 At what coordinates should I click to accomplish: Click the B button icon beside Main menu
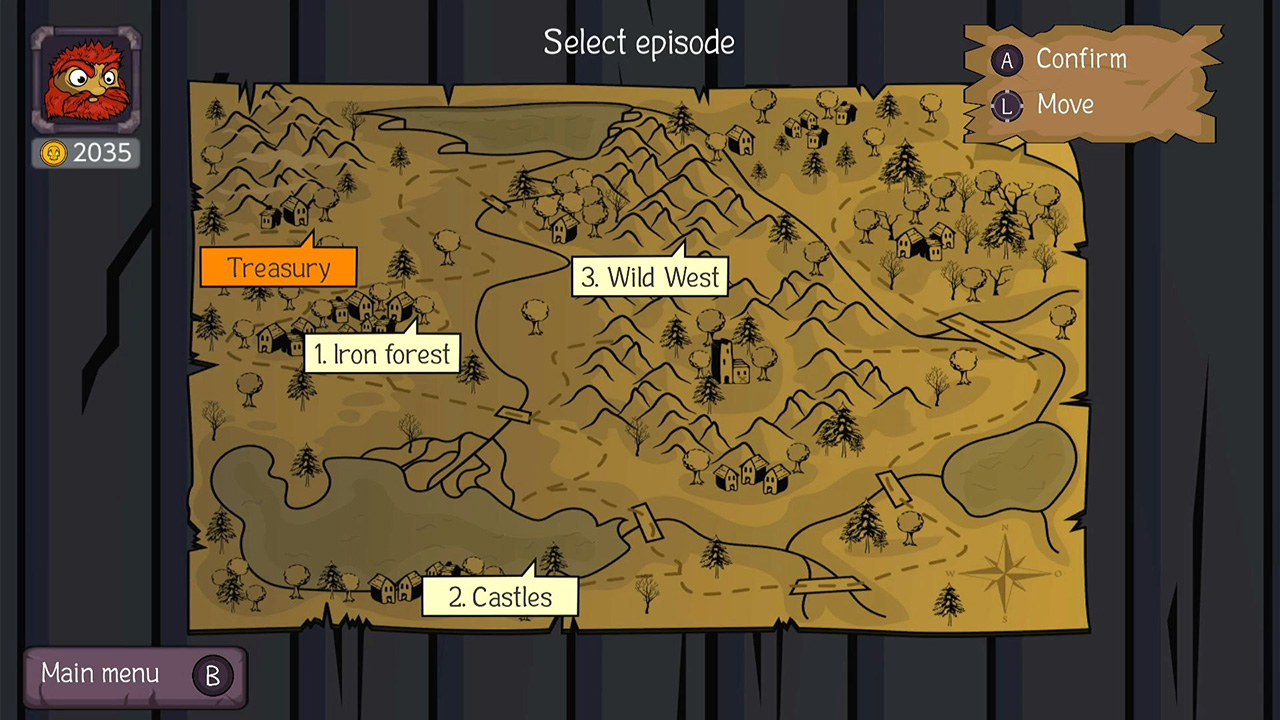[212, 676]
